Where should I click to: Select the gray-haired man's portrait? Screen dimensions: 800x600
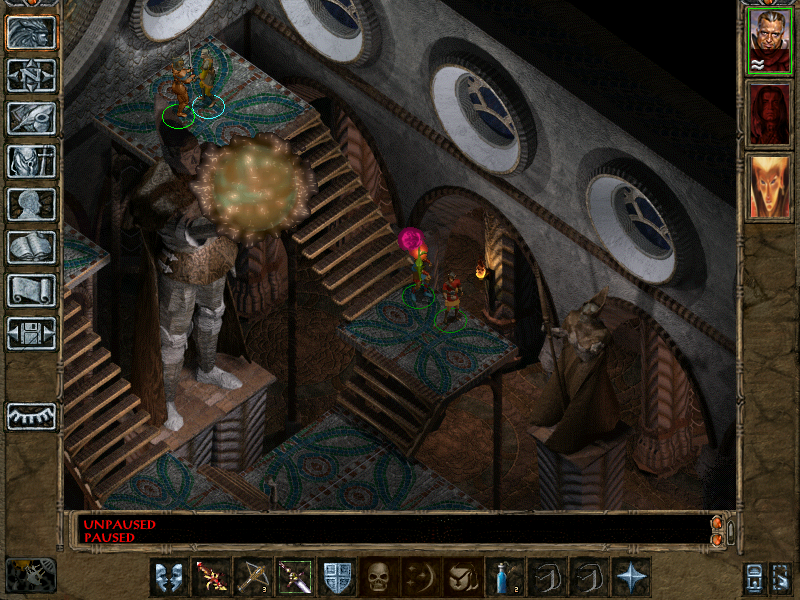click(769, 42)
